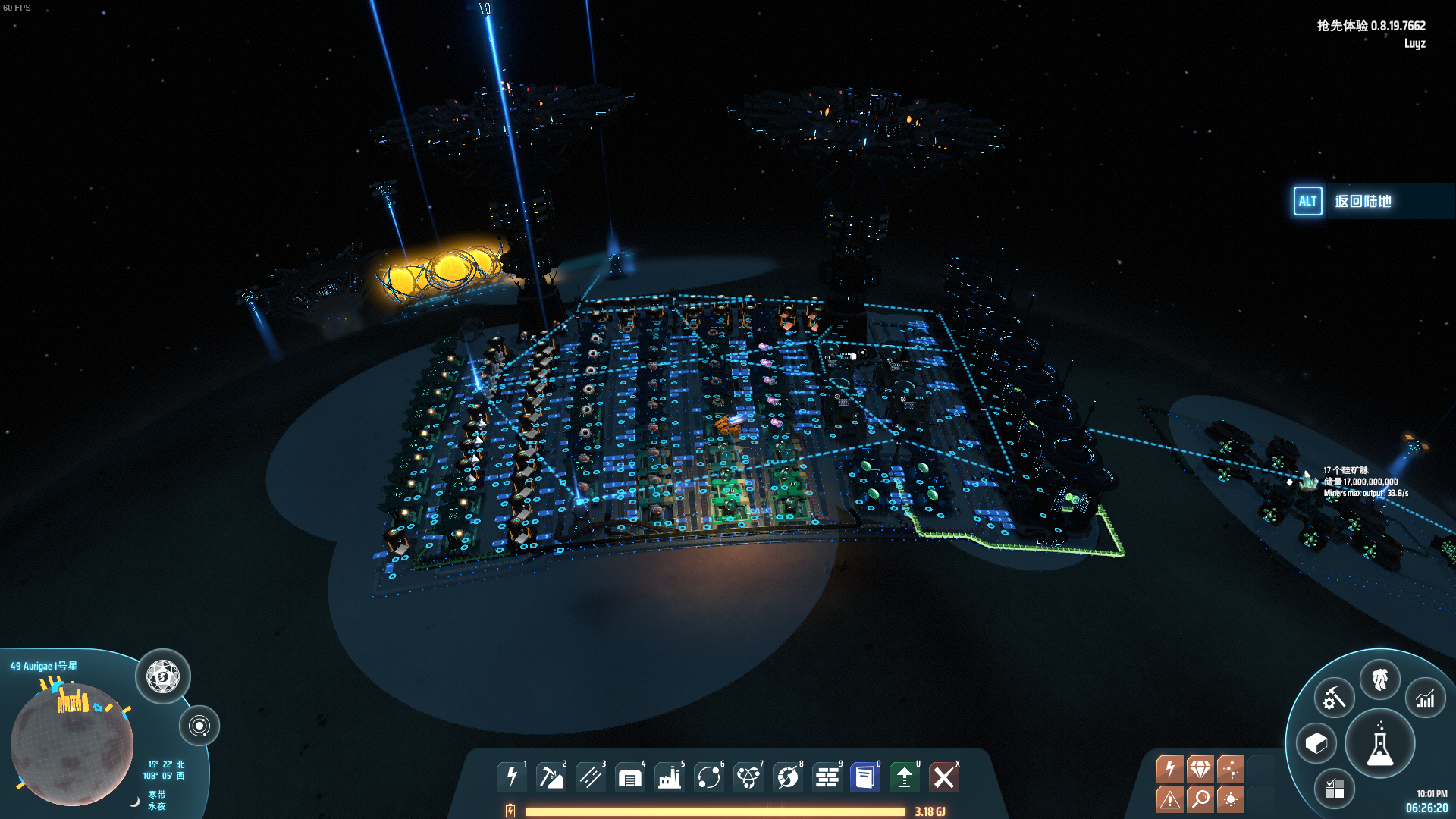The height and width of the screenshot is (819, 1456).
Task: Open the star map orbit button
Action: click(x=199, y=726)
